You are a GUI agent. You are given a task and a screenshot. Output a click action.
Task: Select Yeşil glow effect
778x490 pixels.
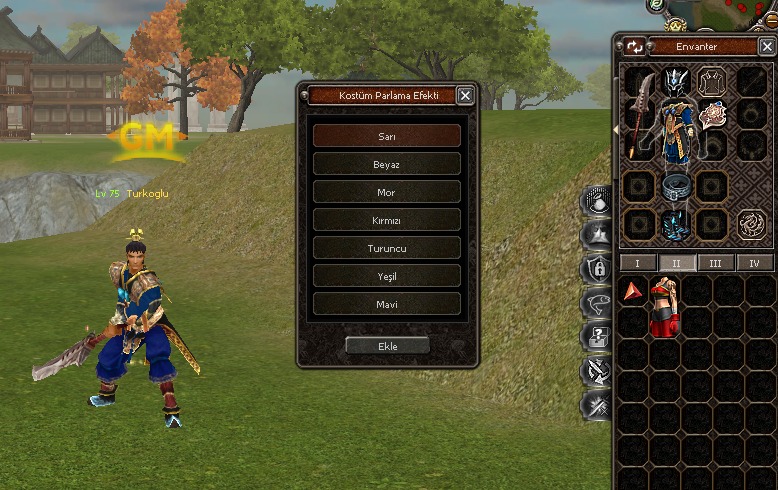coord(386,275)
